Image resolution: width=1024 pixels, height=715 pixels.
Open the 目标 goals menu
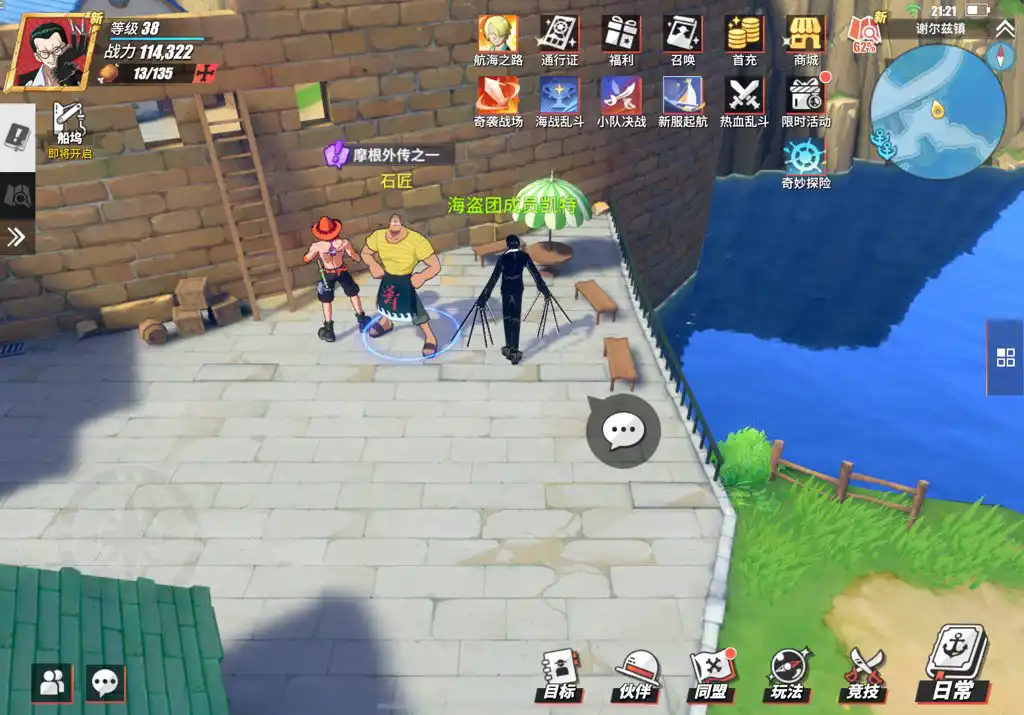point(560,672)
